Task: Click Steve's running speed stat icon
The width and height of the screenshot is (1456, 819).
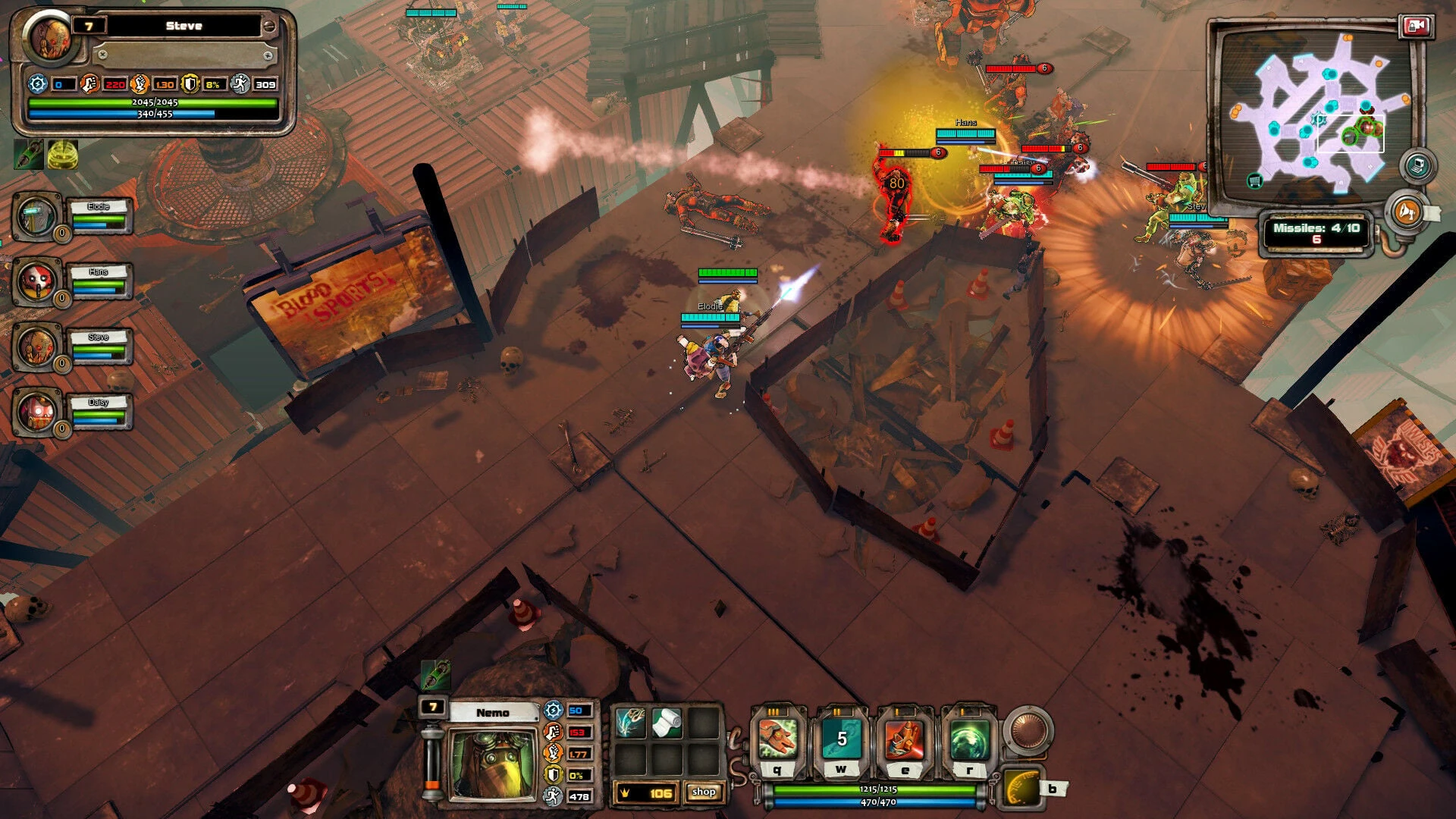Action: [x=241, y=83]
